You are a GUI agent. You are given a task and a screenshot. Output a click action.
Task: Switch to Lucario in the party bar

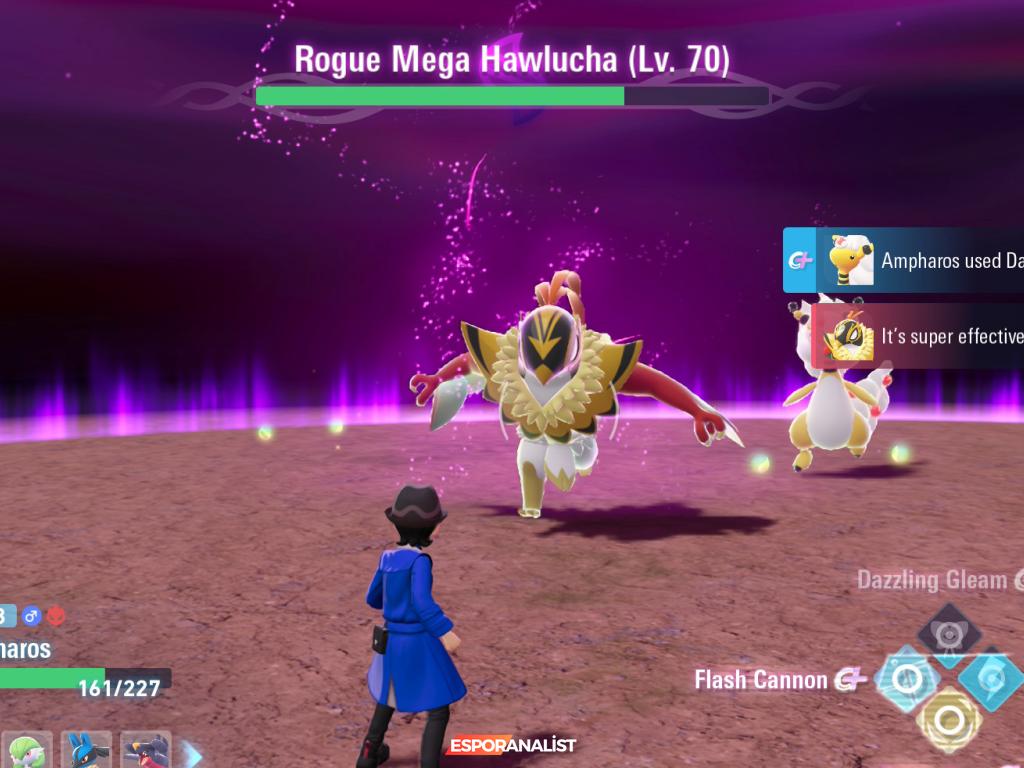click(x=86, y=751)
